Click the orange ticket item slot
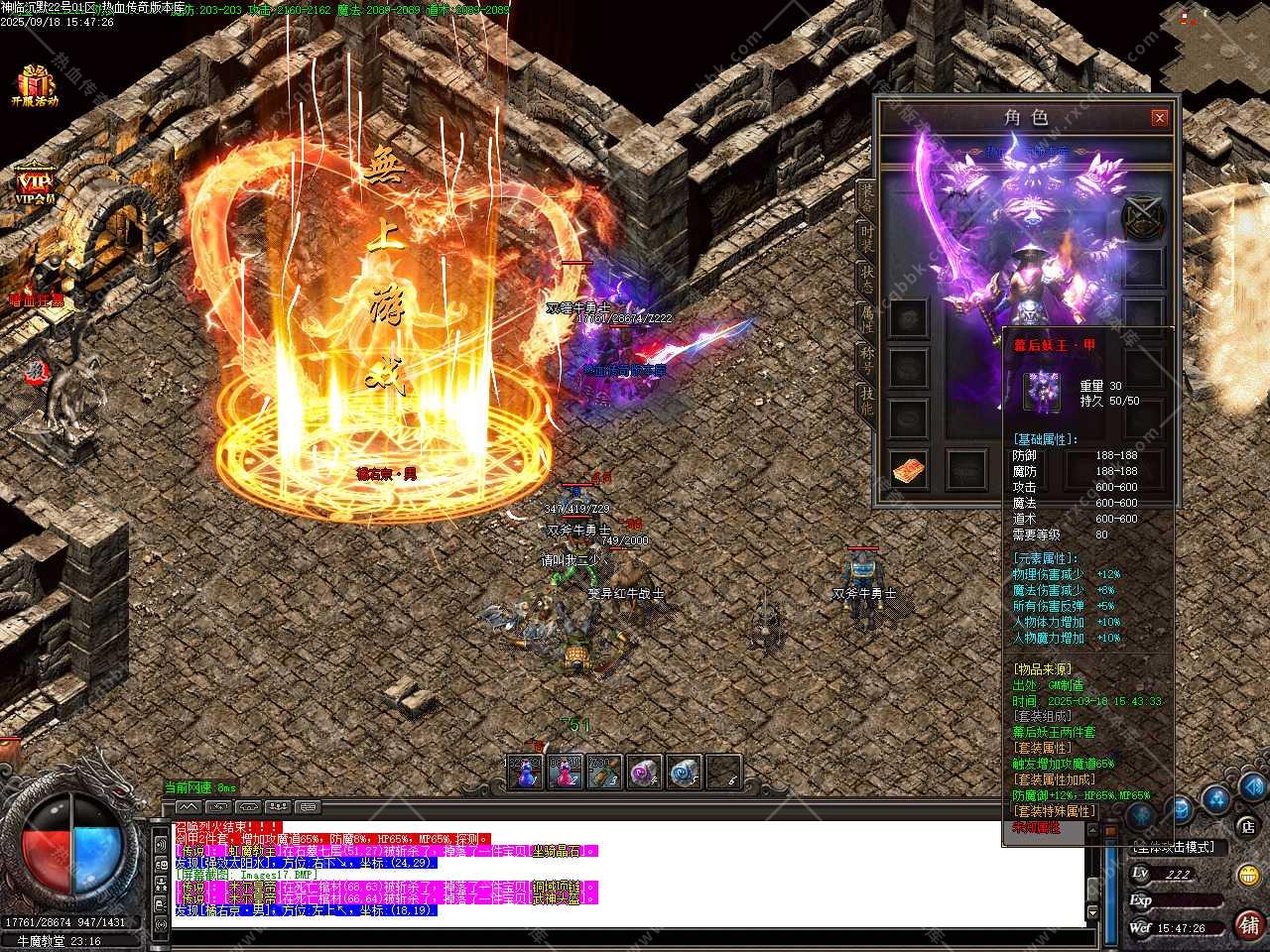Viewport: 1270px width, 952px height. 909,470
